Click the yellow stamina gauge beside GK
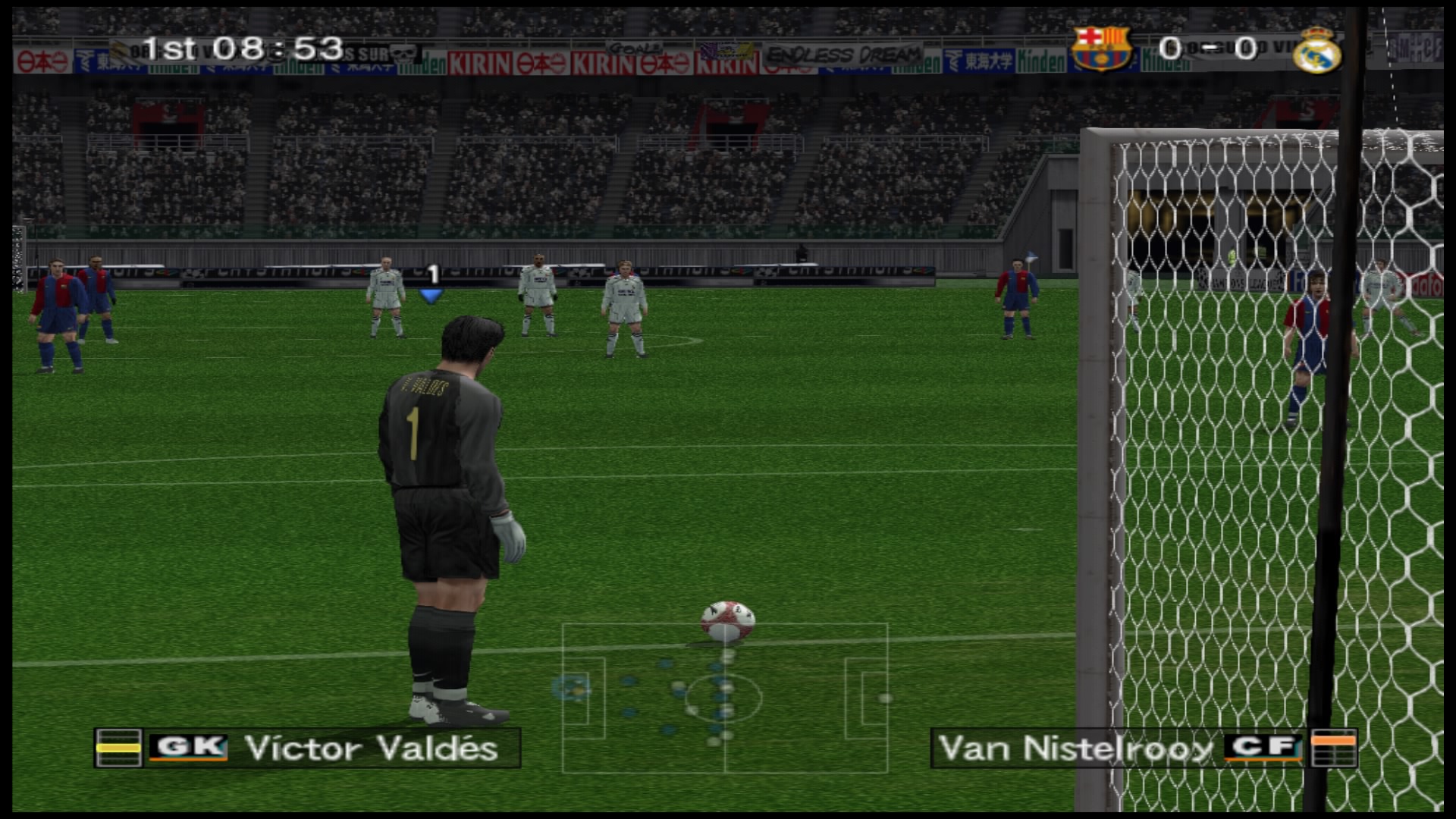1456x819 pixels. pyautogui.click(x=118, y=748)
